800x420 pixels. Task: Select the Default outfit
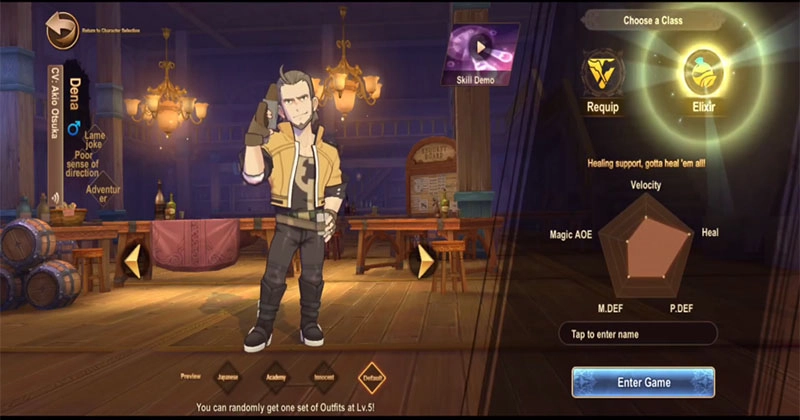(372, 377)
